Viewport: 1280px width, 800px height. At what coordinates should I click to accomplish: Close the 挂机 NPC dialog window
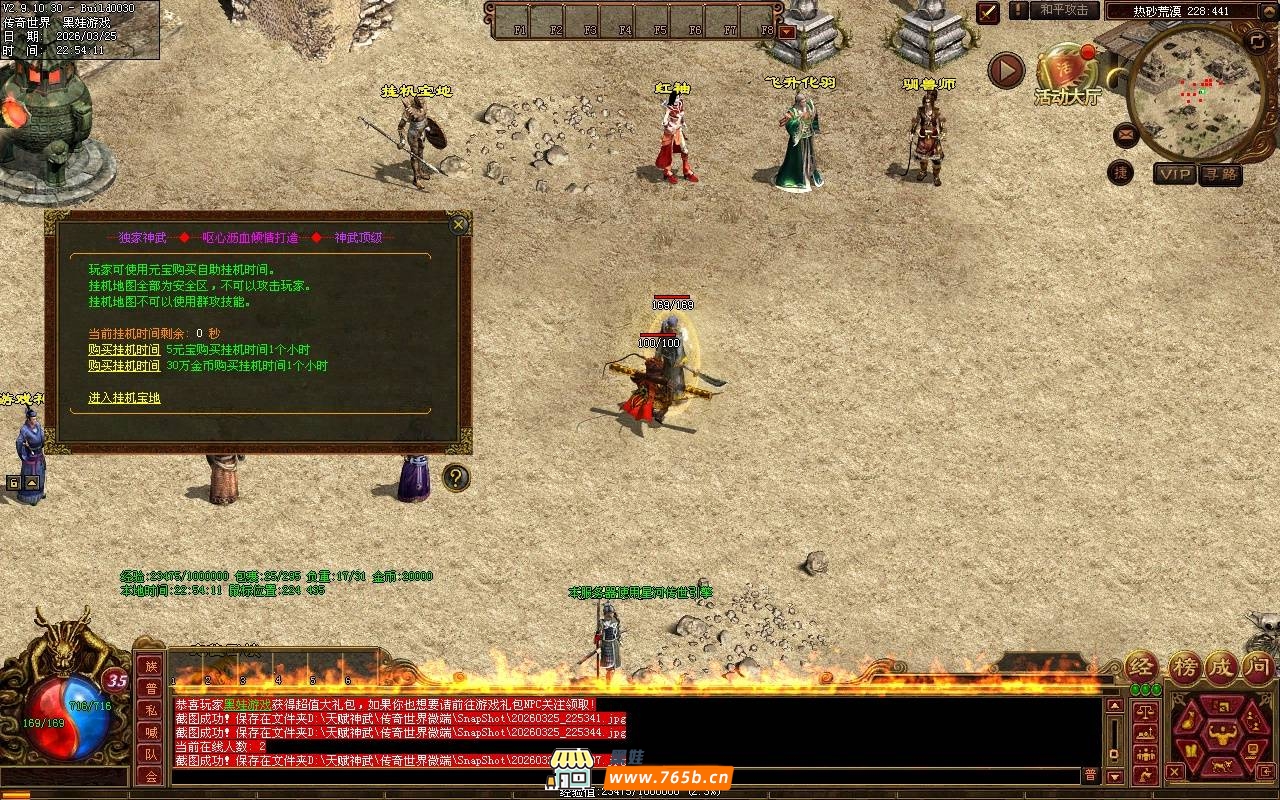[459, 224]
